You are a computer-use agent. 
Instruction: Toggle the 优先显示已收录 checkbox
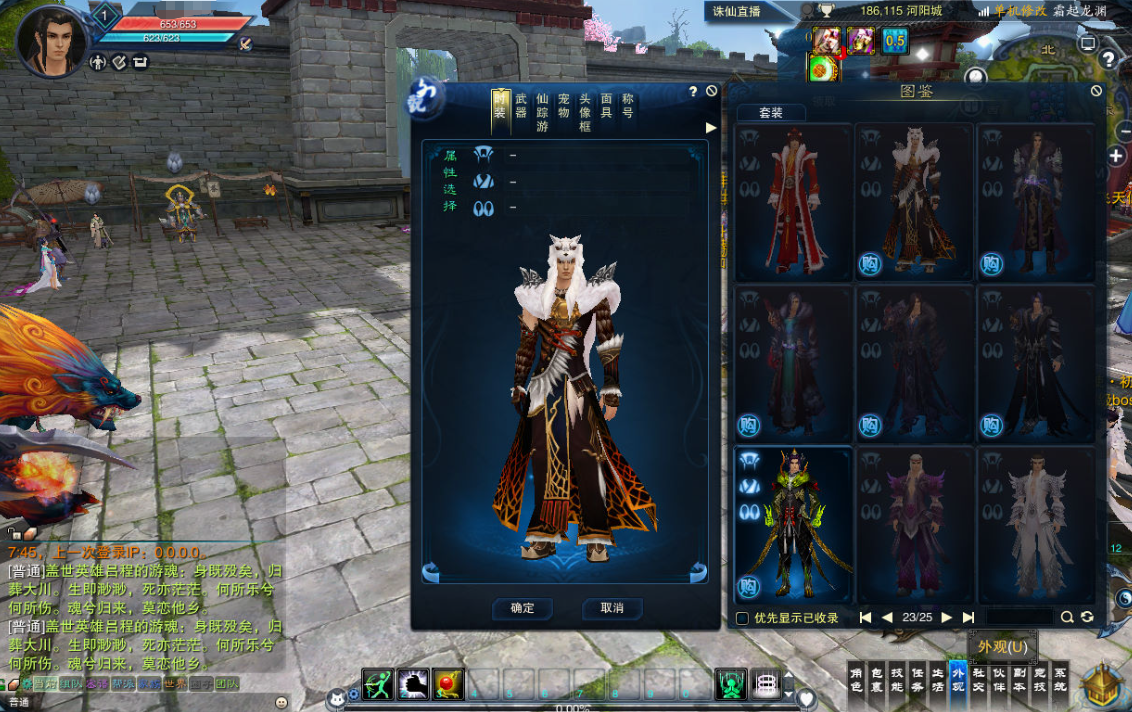742,618
